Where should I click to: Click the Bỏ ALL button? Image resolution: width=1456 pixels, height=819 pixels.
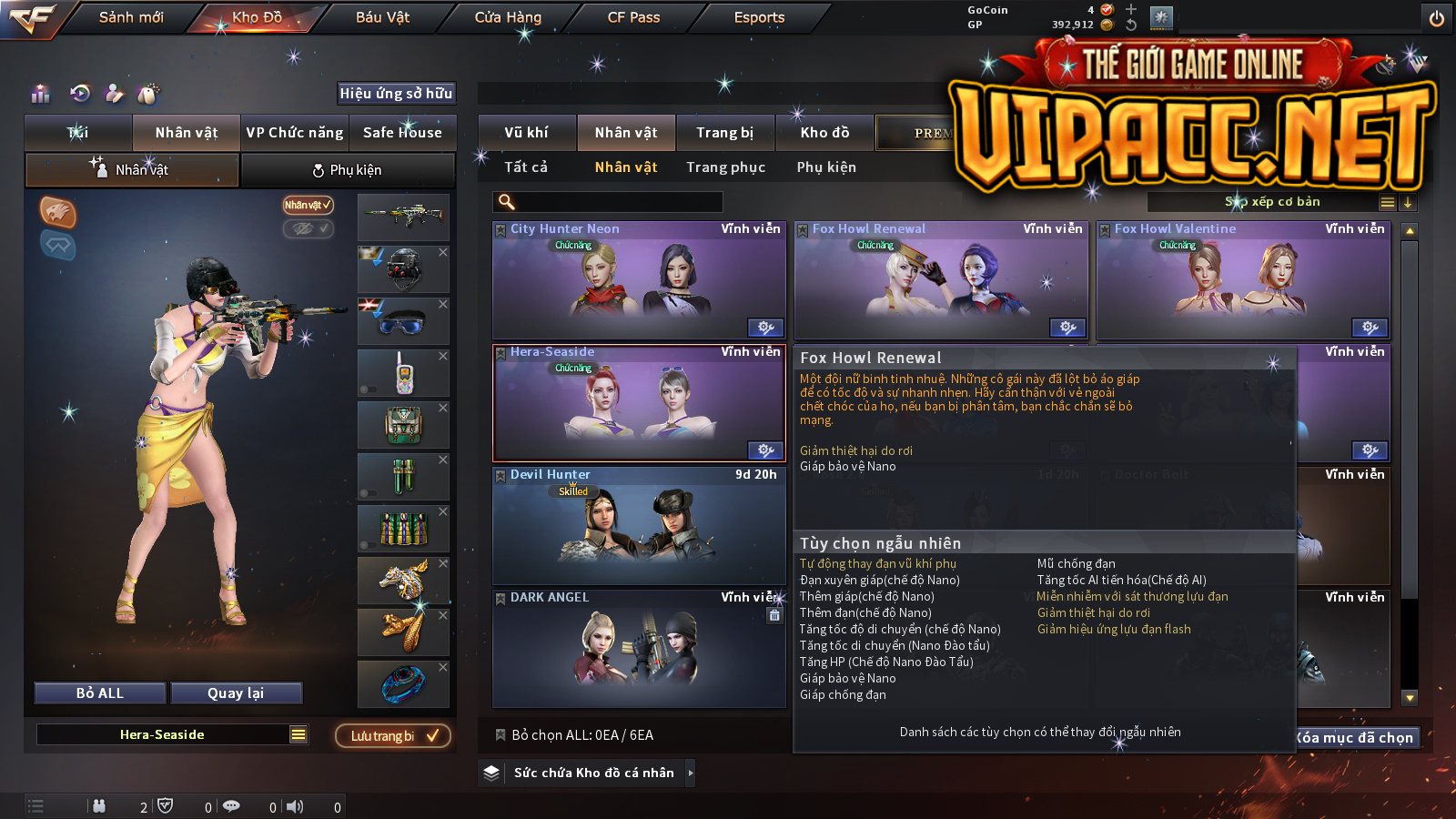pyautogui.click(x=100, y=693)
